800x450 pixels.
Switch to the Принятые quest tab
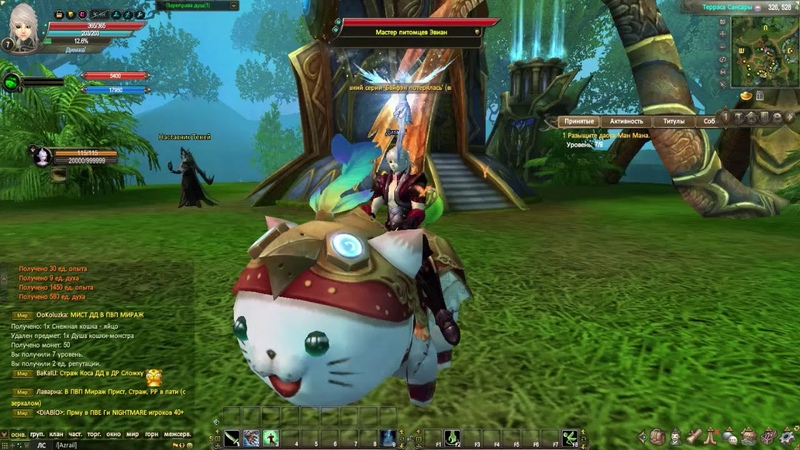pyautogui.click(x=581, y=121)
